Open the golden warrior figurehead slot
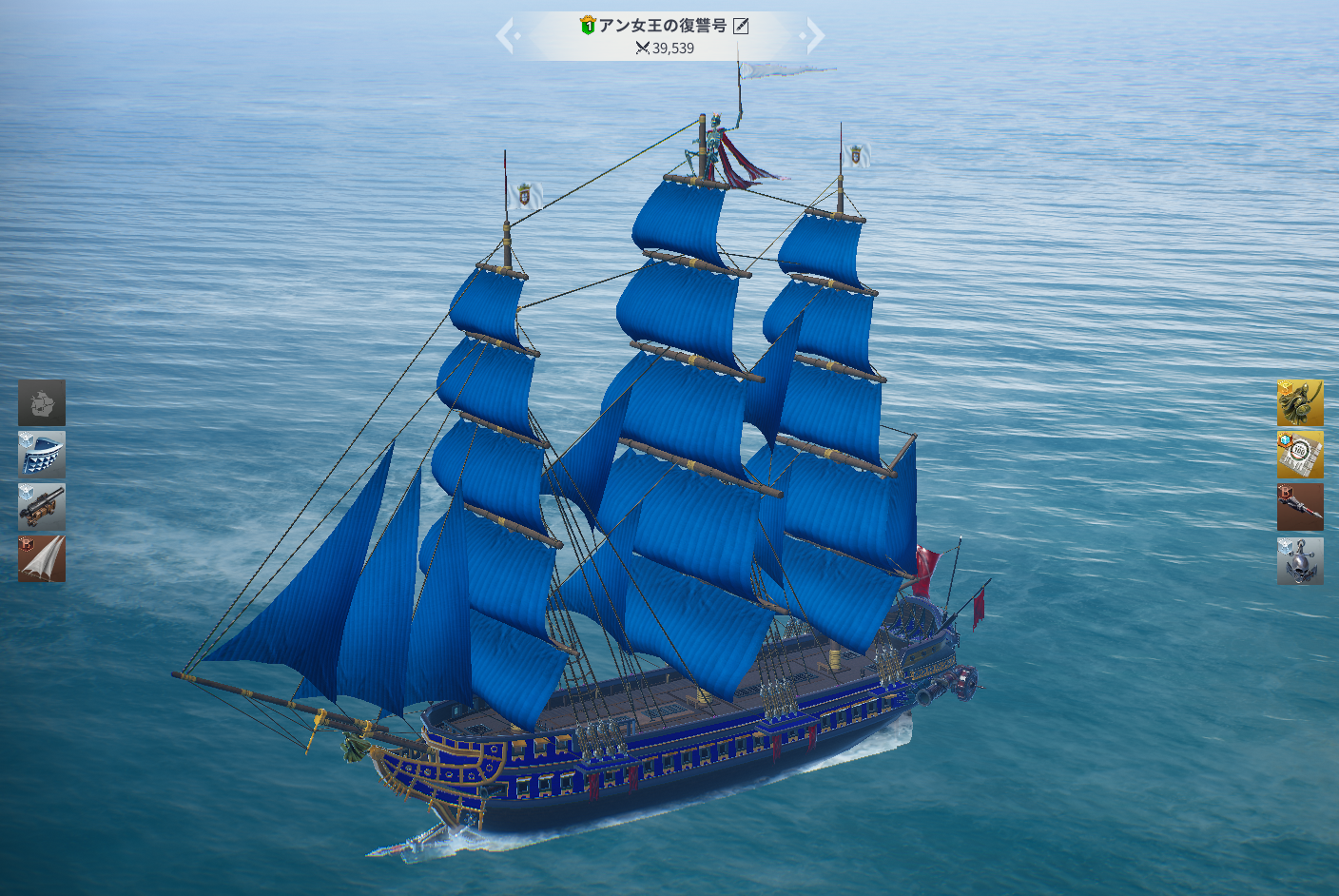This screenshot has height=896, width=1339. (x=1300, y=403)
